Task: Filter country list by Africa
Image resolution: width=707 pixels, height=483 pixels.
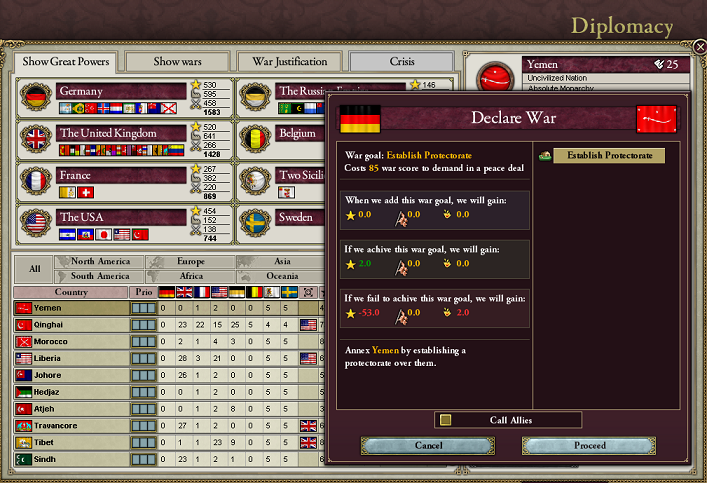Action: click(x=191, y=276)
